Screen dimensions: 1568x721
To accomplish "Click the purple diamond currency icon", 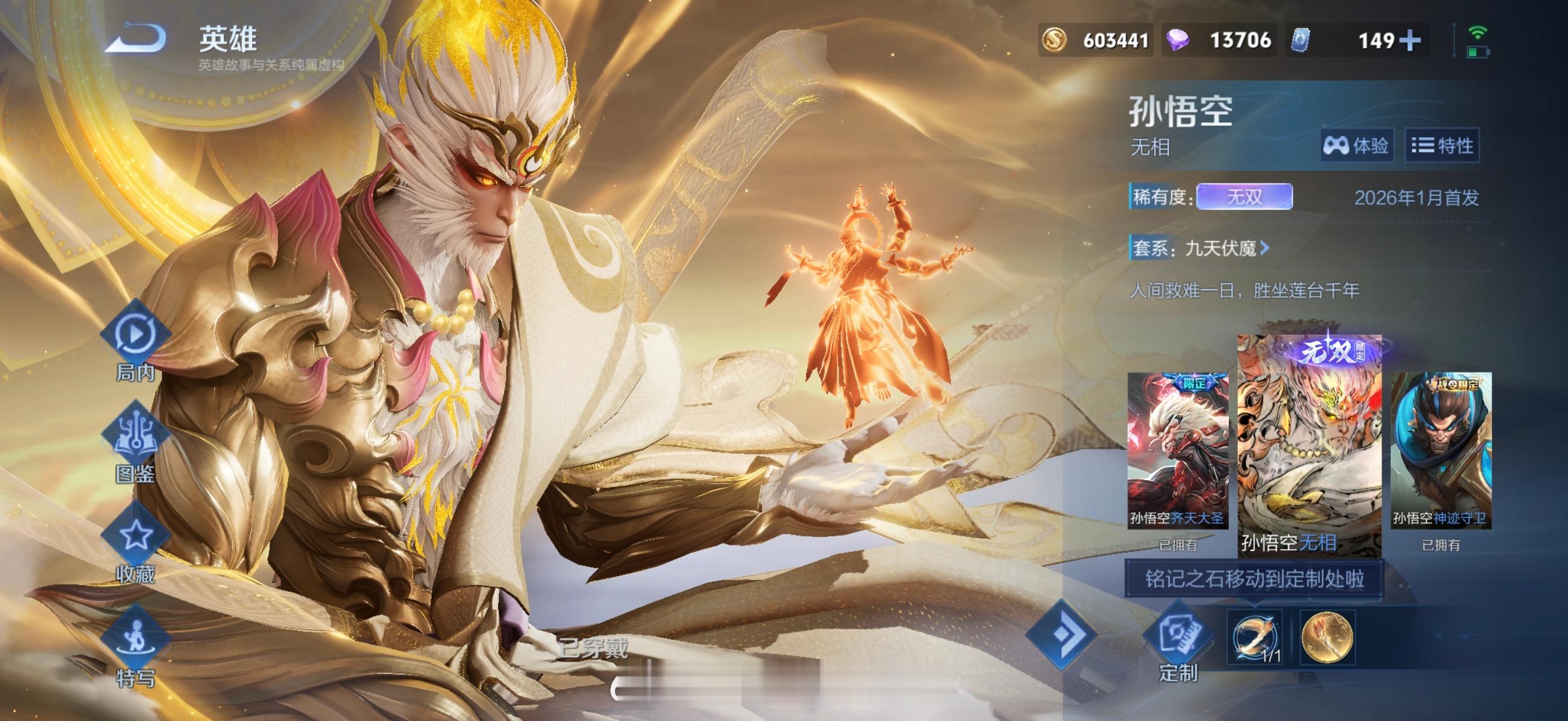I will coord(1178,40).
